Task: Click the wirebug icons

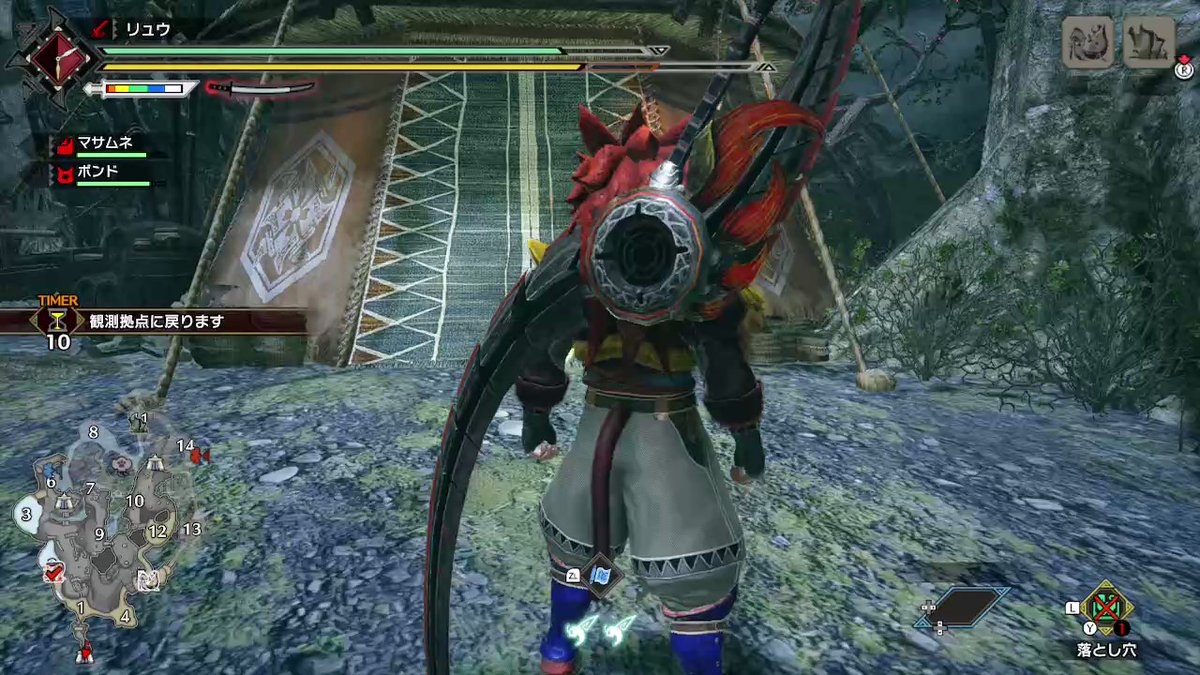Action: coord(599,629)
